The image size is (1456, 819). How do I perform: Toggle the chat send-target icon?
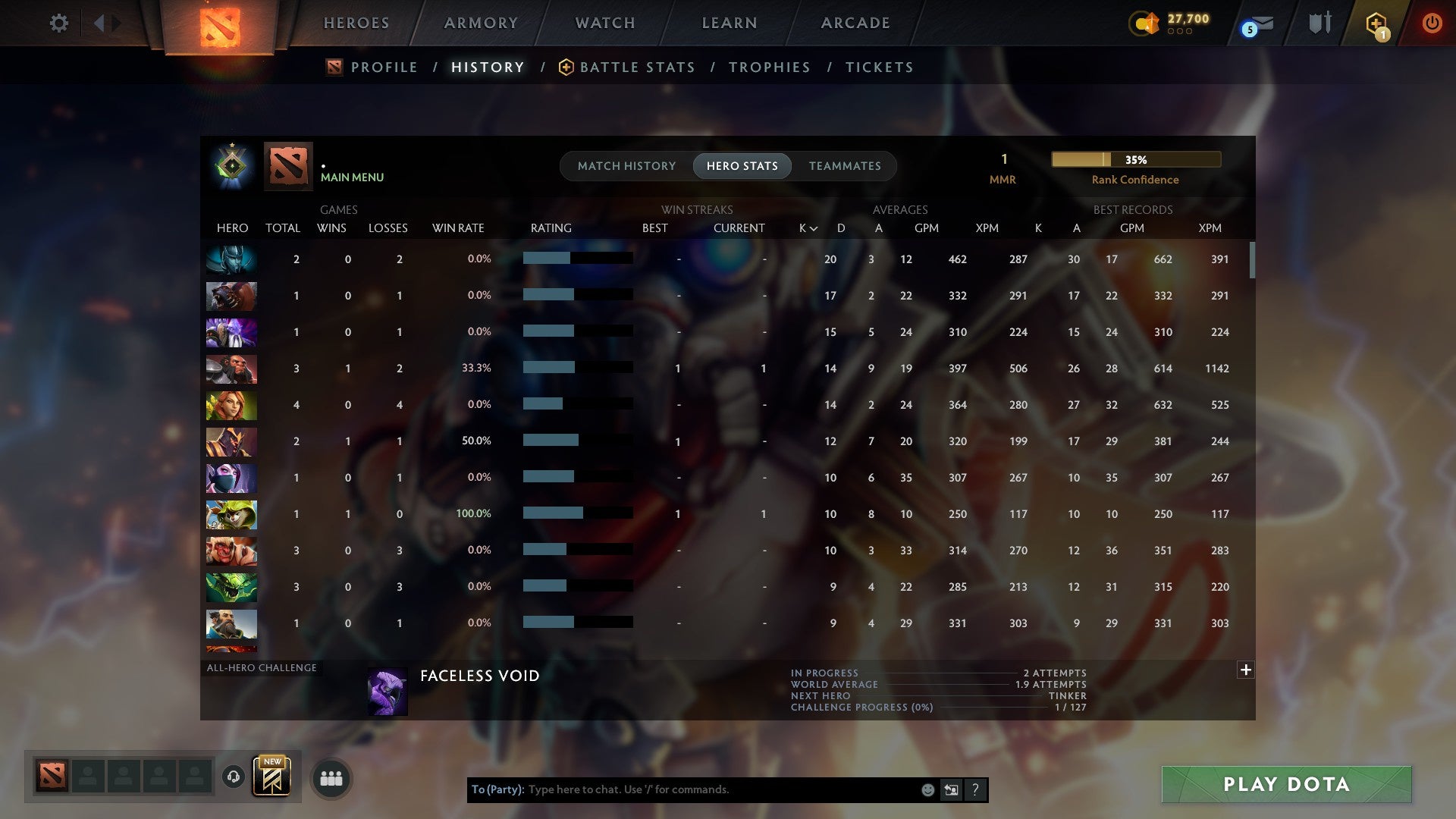[951, 789]
